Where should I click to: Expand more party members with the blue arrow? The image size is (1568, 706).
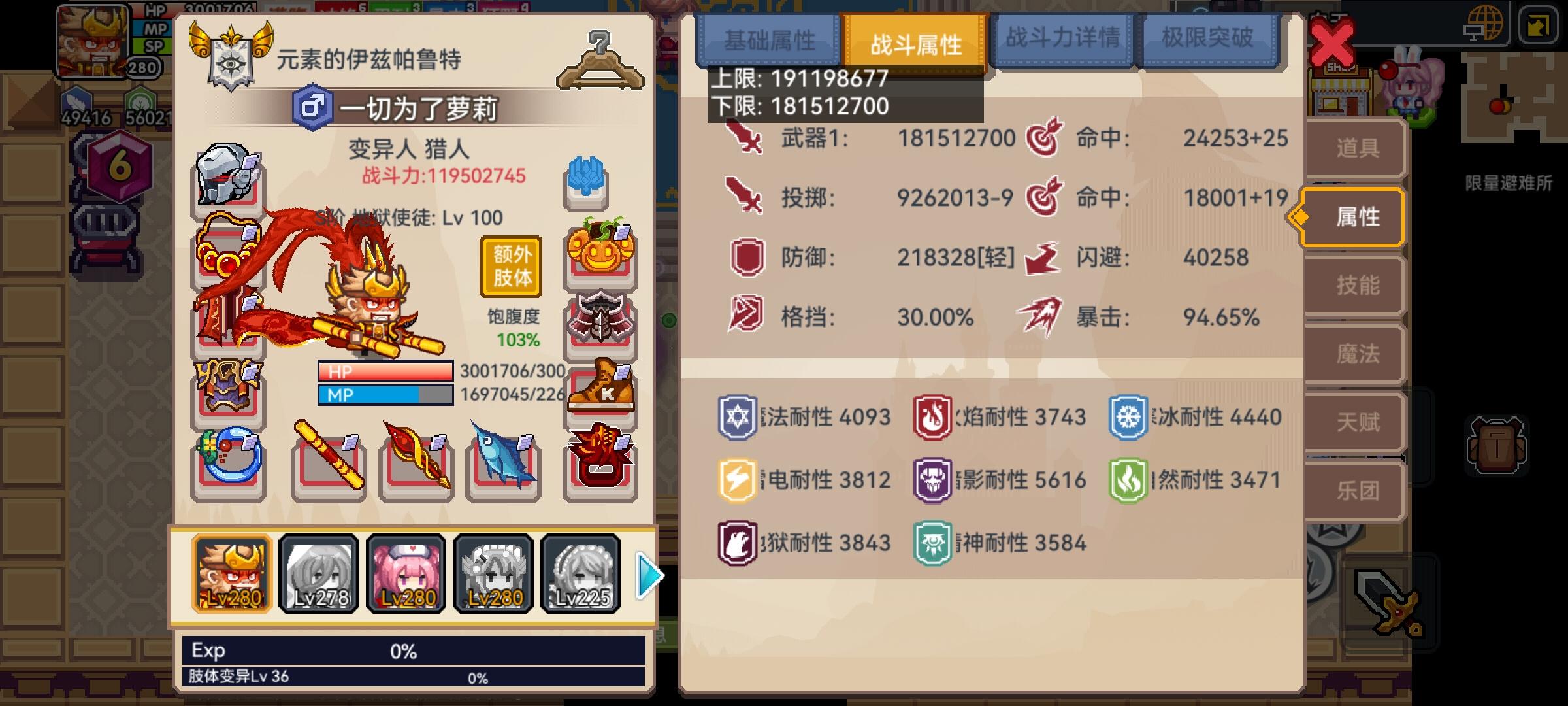coord(646,575)
